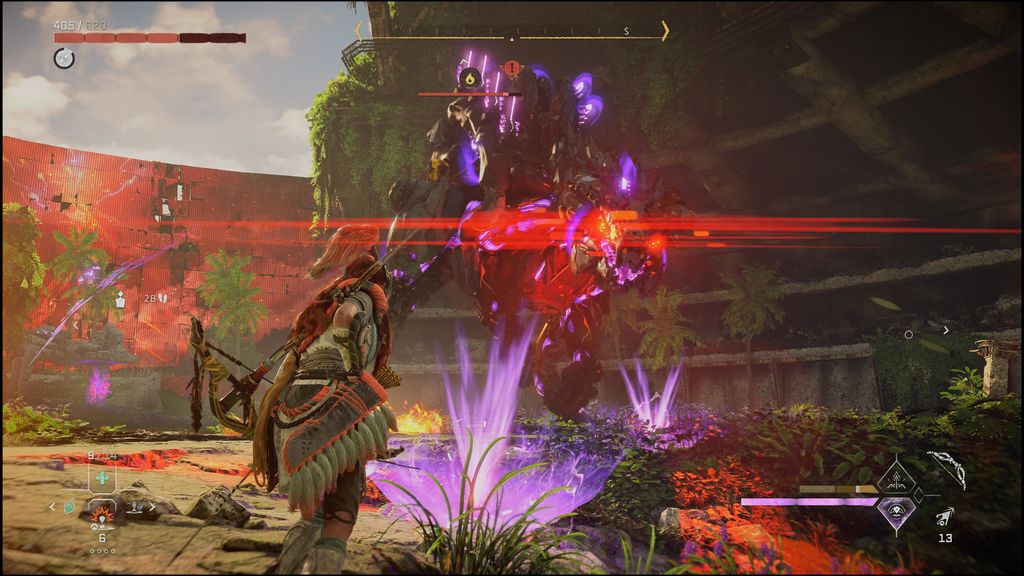Select the weapon technique diamond icon
This screenshot has width=1024, height=576.
tap(895, 479)
